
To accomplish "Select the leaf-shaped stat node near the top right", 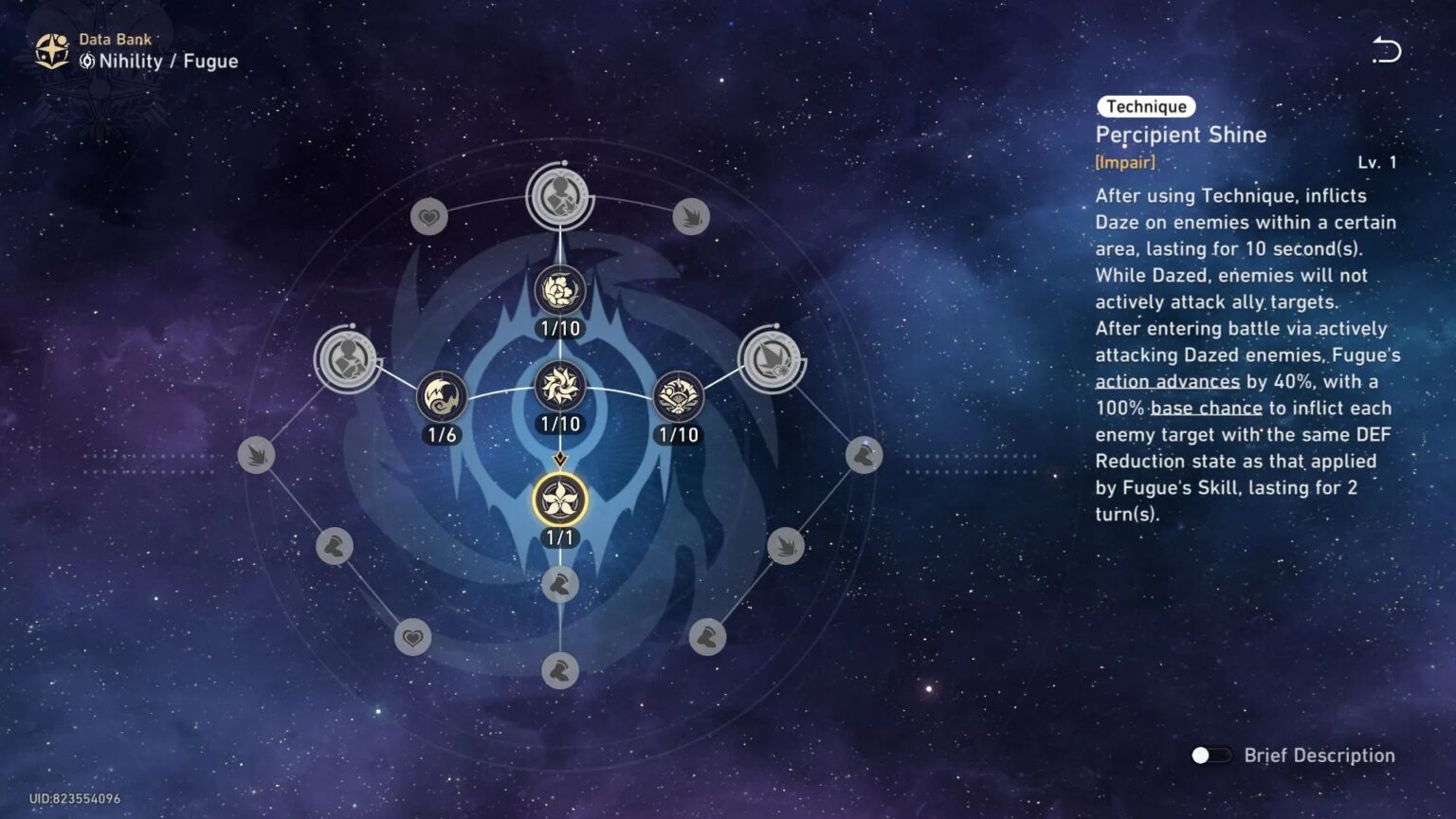I will pyautogui.click(x=691, y=217).
